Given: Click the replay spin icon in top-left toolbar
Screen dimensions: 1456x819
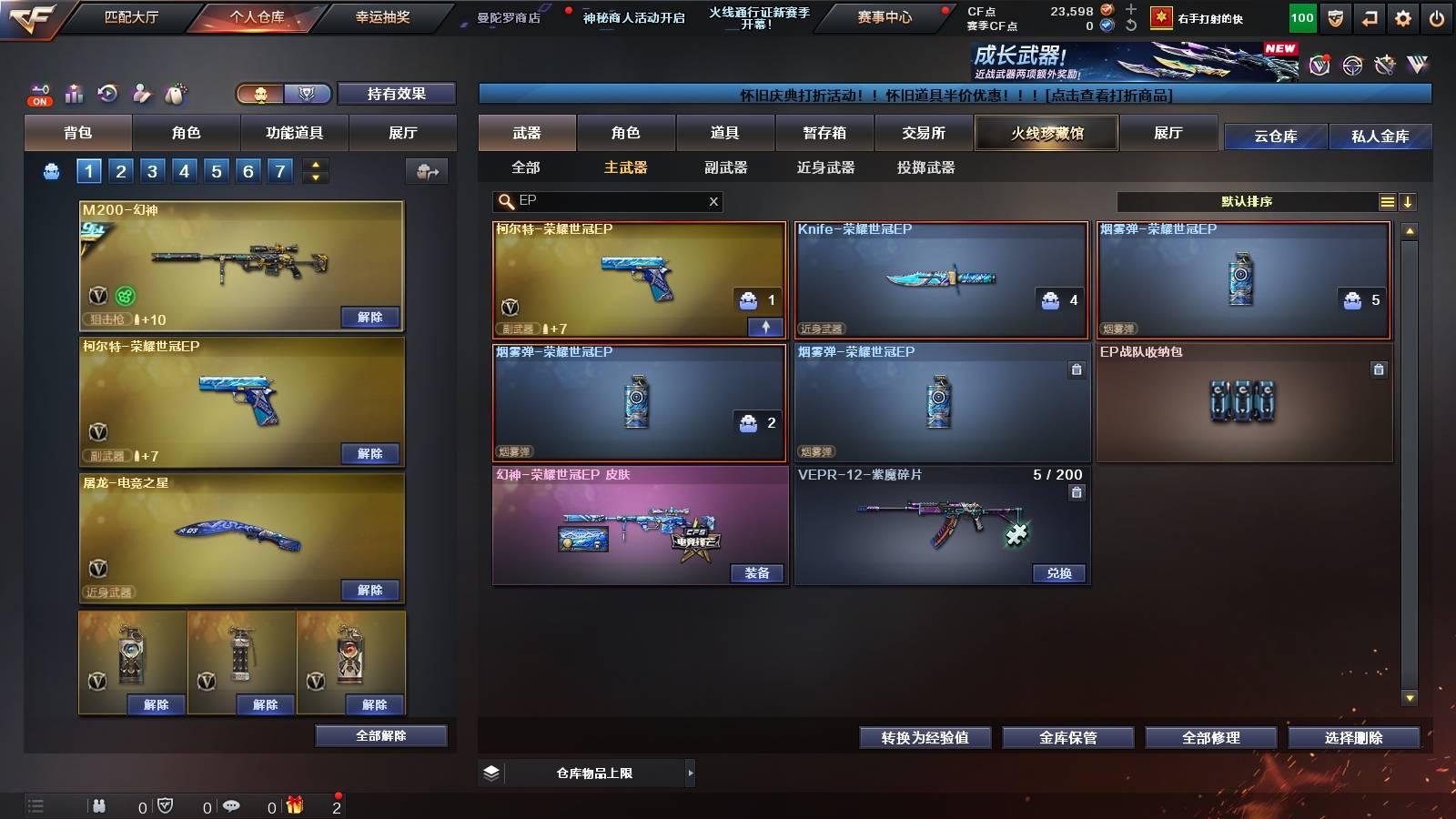Looking at the screenshot, I should 107,91.
